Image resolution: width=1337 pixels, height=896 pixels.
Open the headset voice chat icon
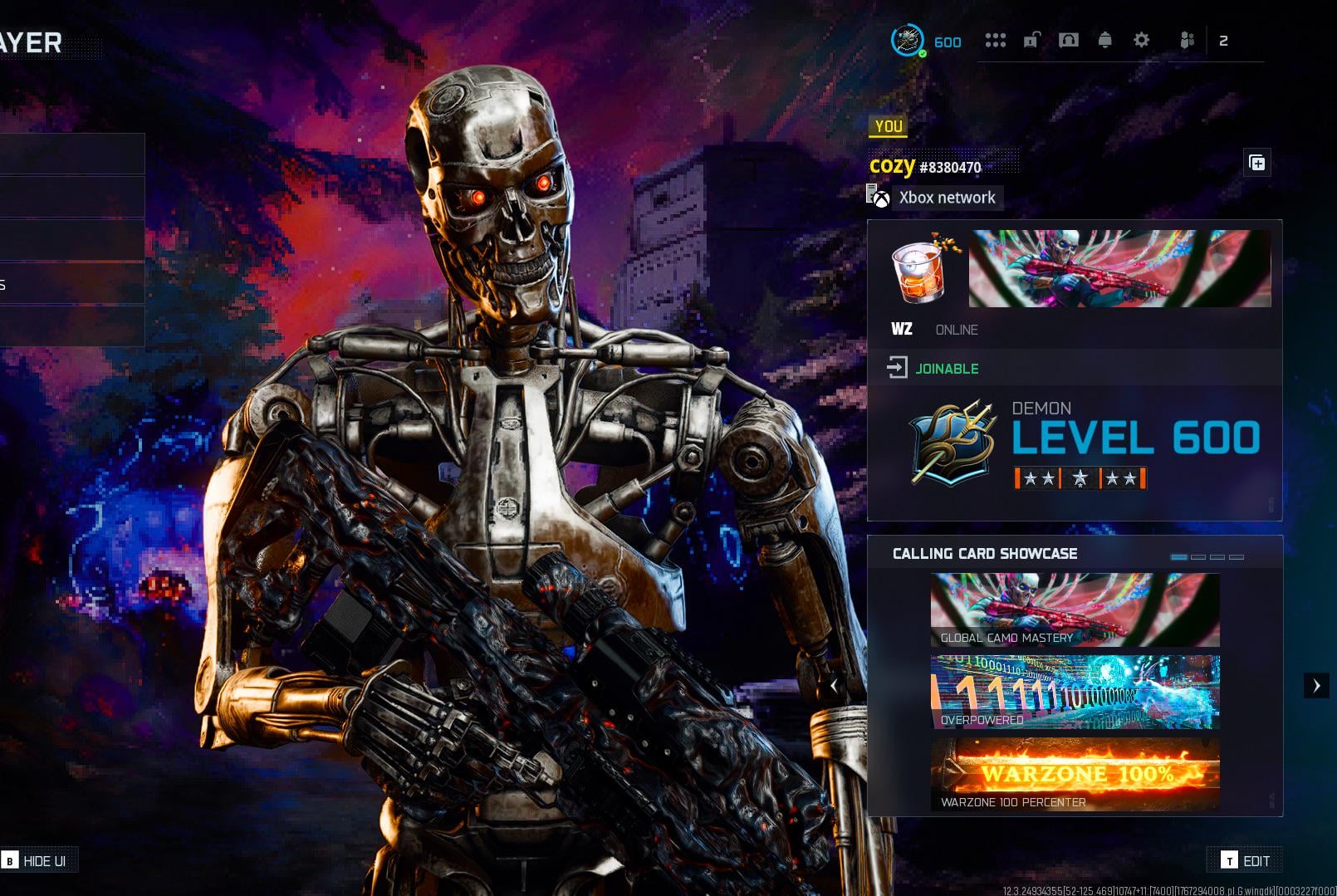(x=1068, y=40)
